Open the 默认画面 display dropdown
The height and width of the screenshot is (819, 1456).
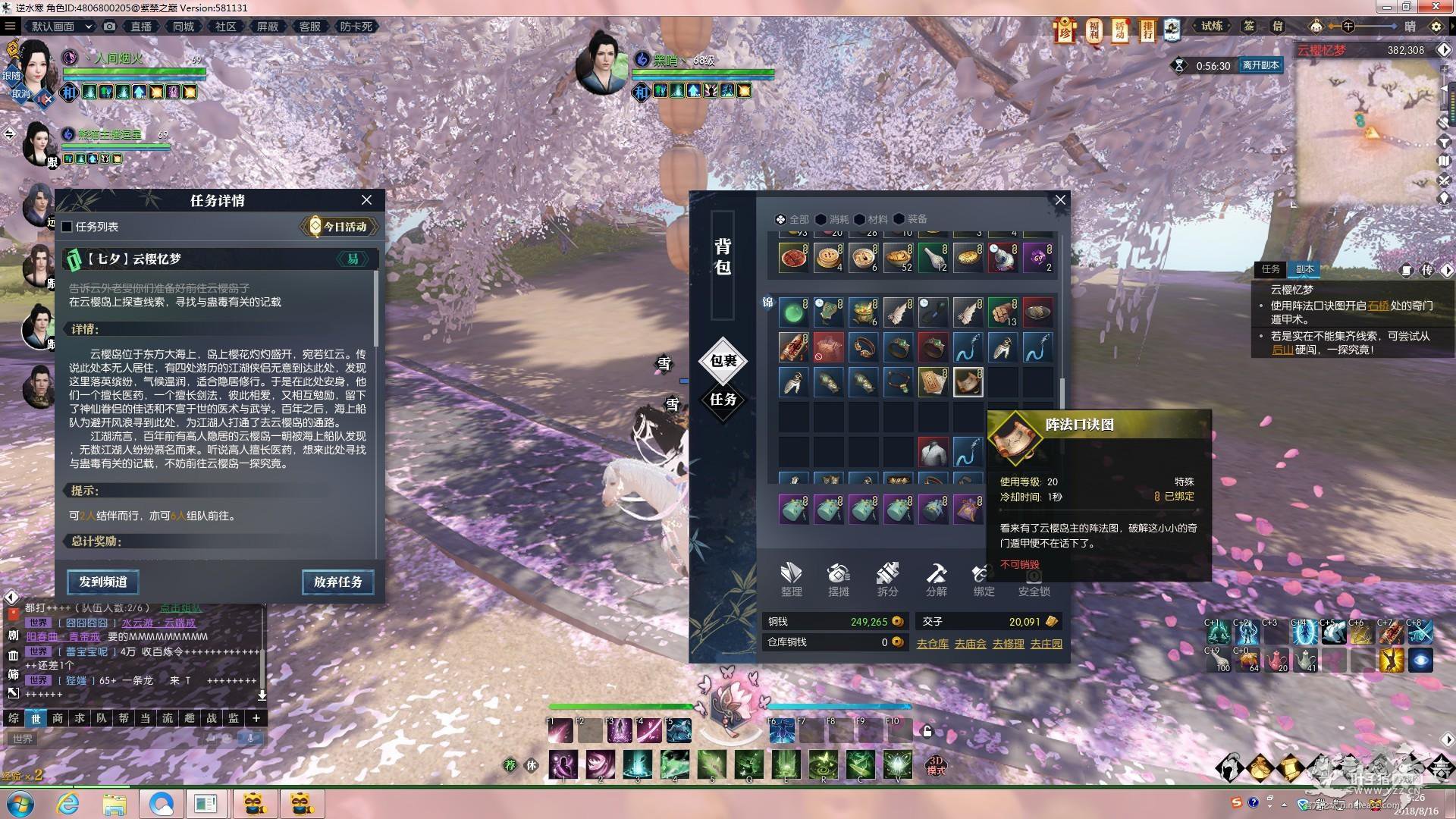[x=61, y=27]
